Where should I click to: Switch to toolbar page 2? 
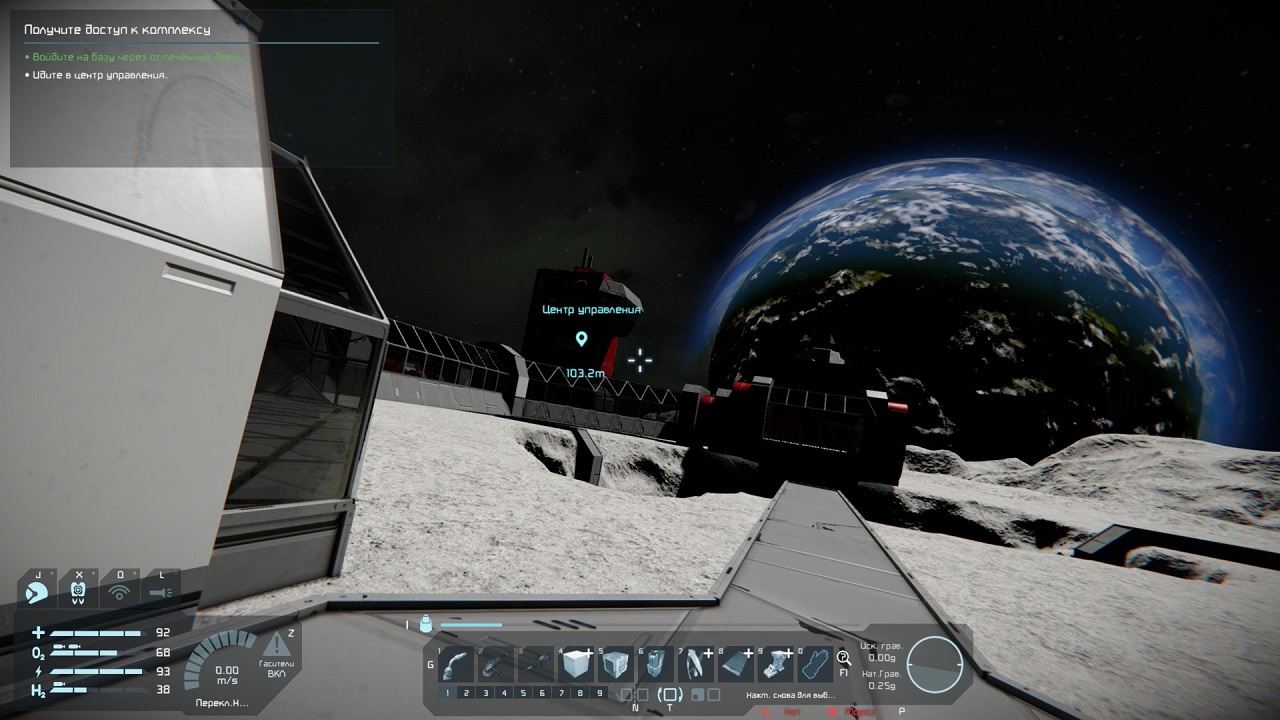pyautogui.click(x=465, y=693)
